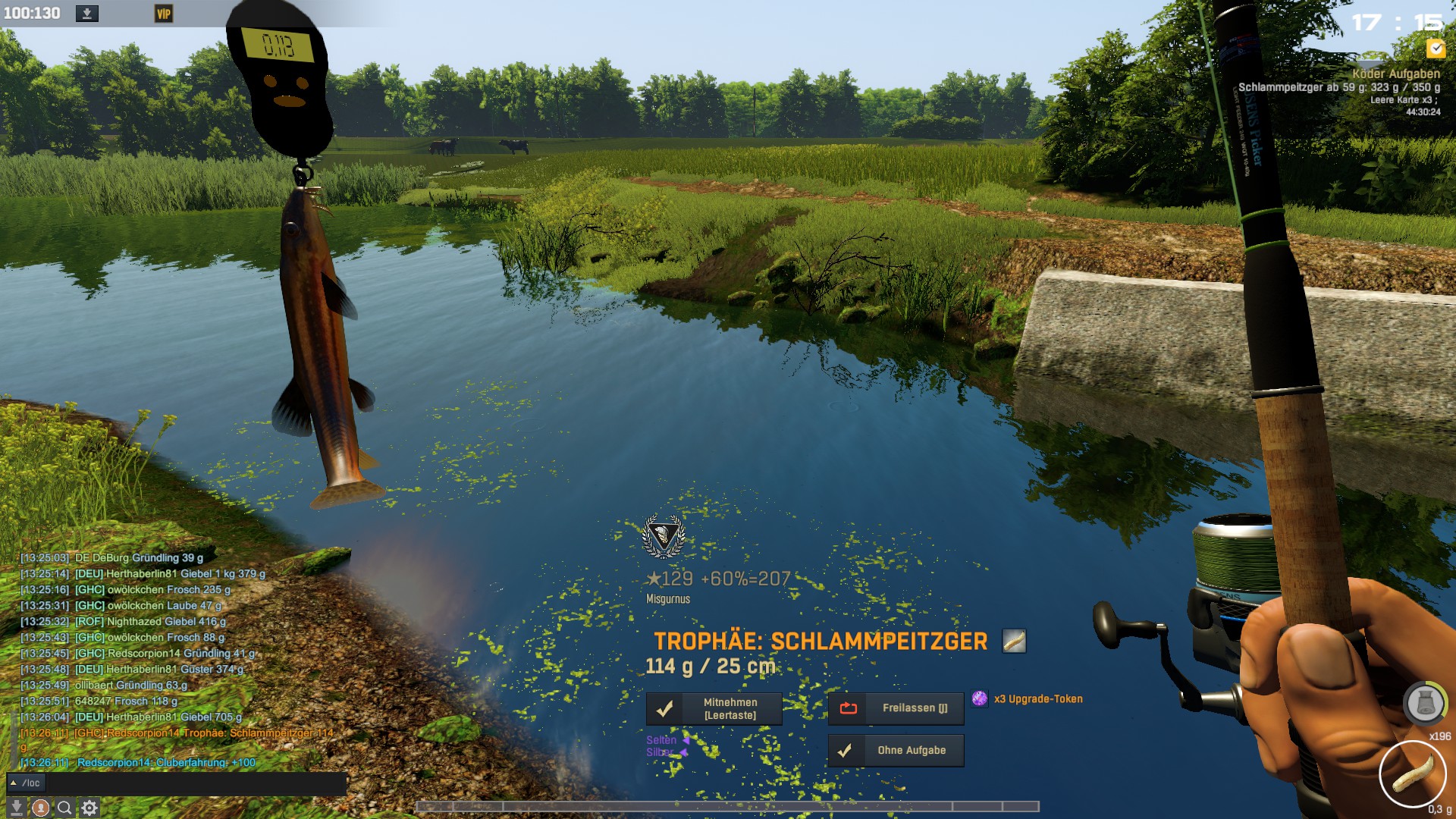Toggle the Ohne Aufgabe button

896,751
